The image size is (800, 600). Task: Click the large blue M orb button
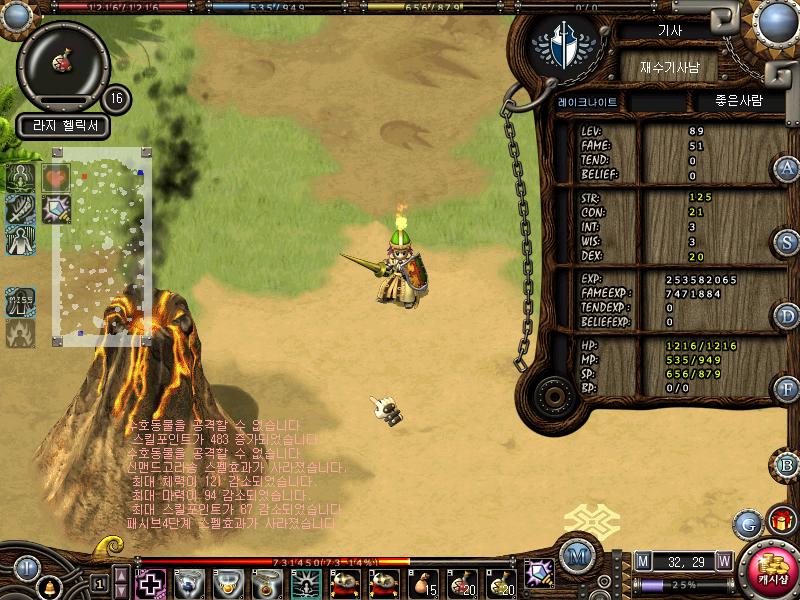(x=575, y=555)
